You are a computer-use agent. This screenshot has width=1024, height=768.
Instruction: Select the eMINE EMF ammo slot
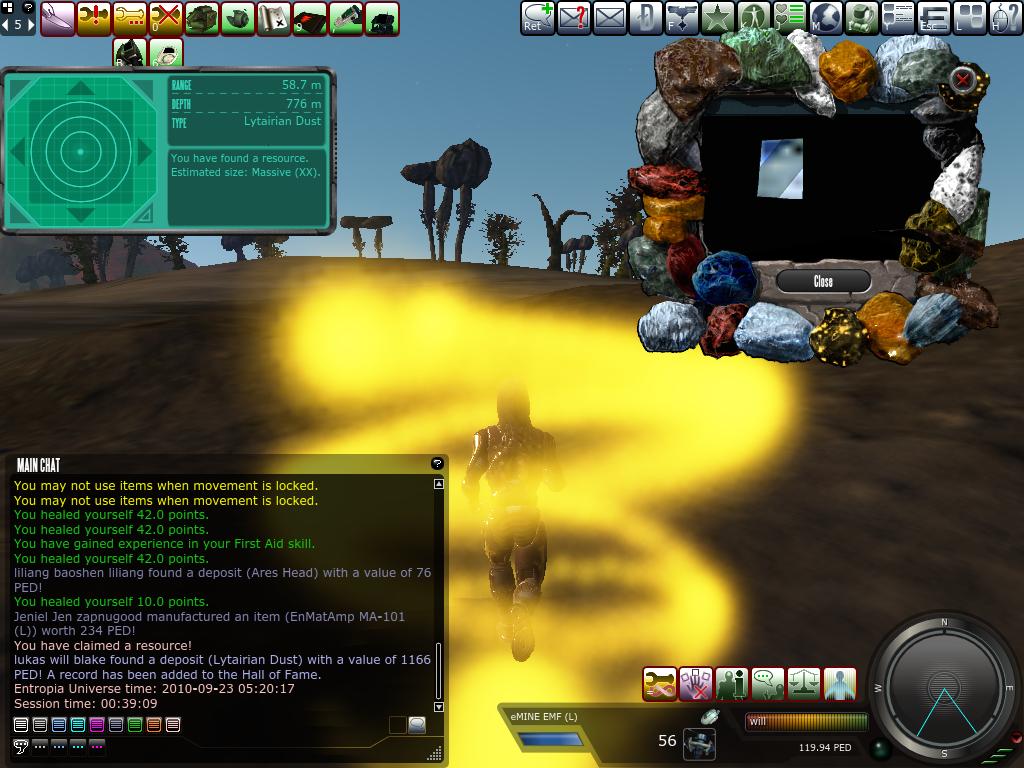[550, 739]
